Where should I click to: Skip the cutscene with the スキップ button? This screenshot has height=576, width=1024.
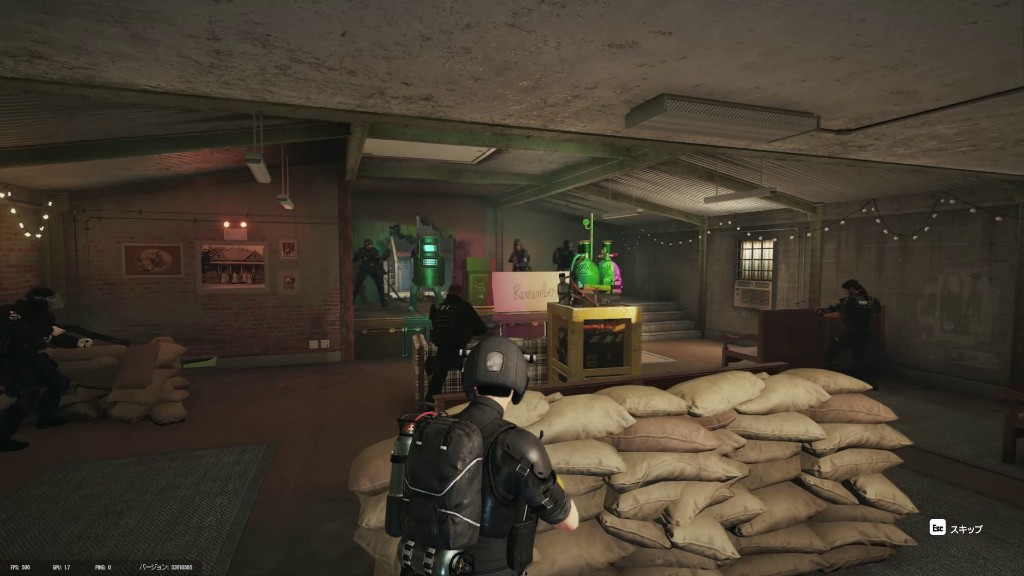[957, 528]
